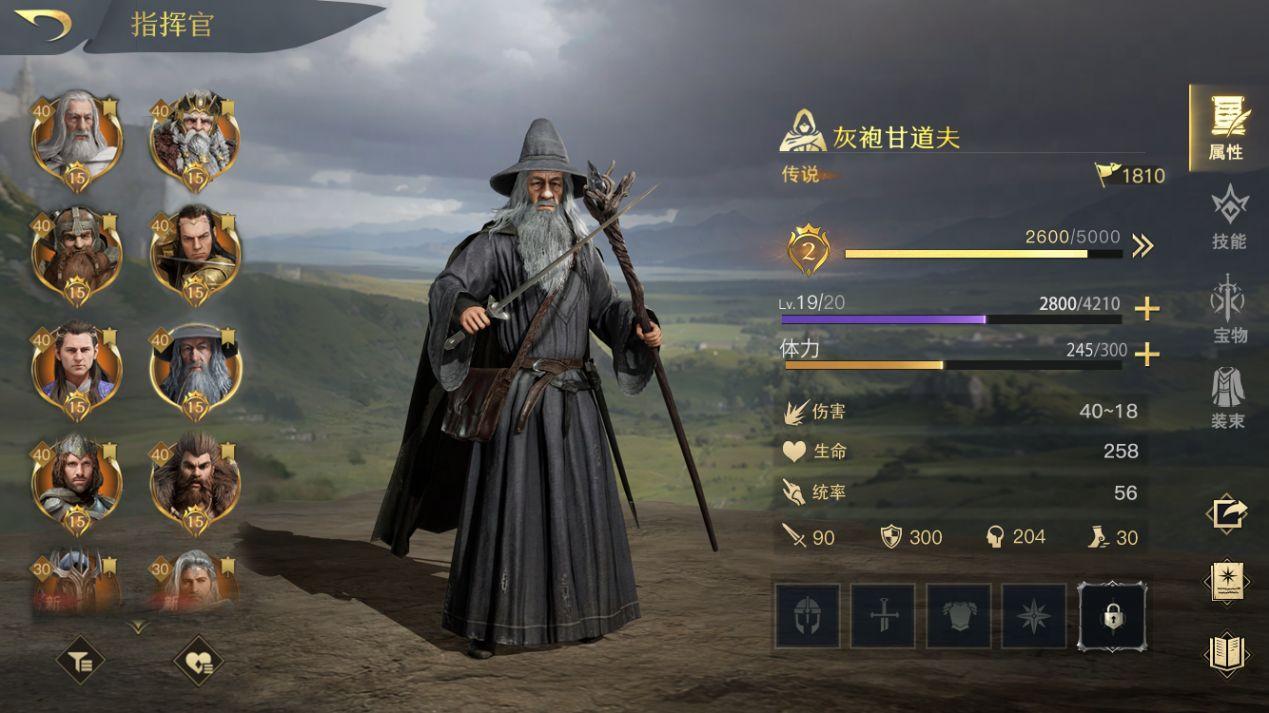The width and height of the screenshot is (1269, 713).
Task: Select the crowned Aragorn-like commander portrait
Action: [x=77, y=482]
